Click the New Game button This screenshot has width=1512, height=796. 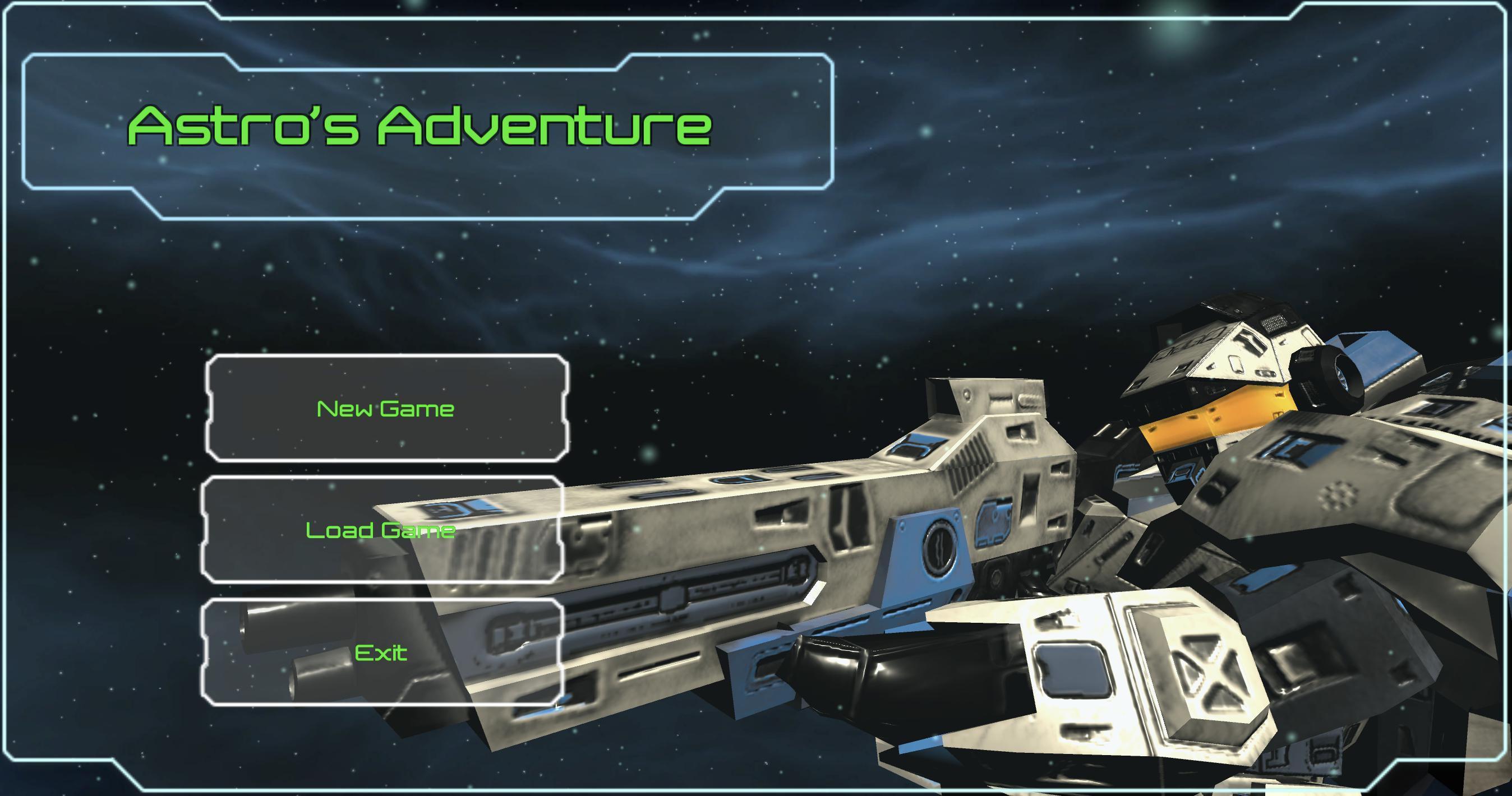pyautogui.click(x=385, y=408)
